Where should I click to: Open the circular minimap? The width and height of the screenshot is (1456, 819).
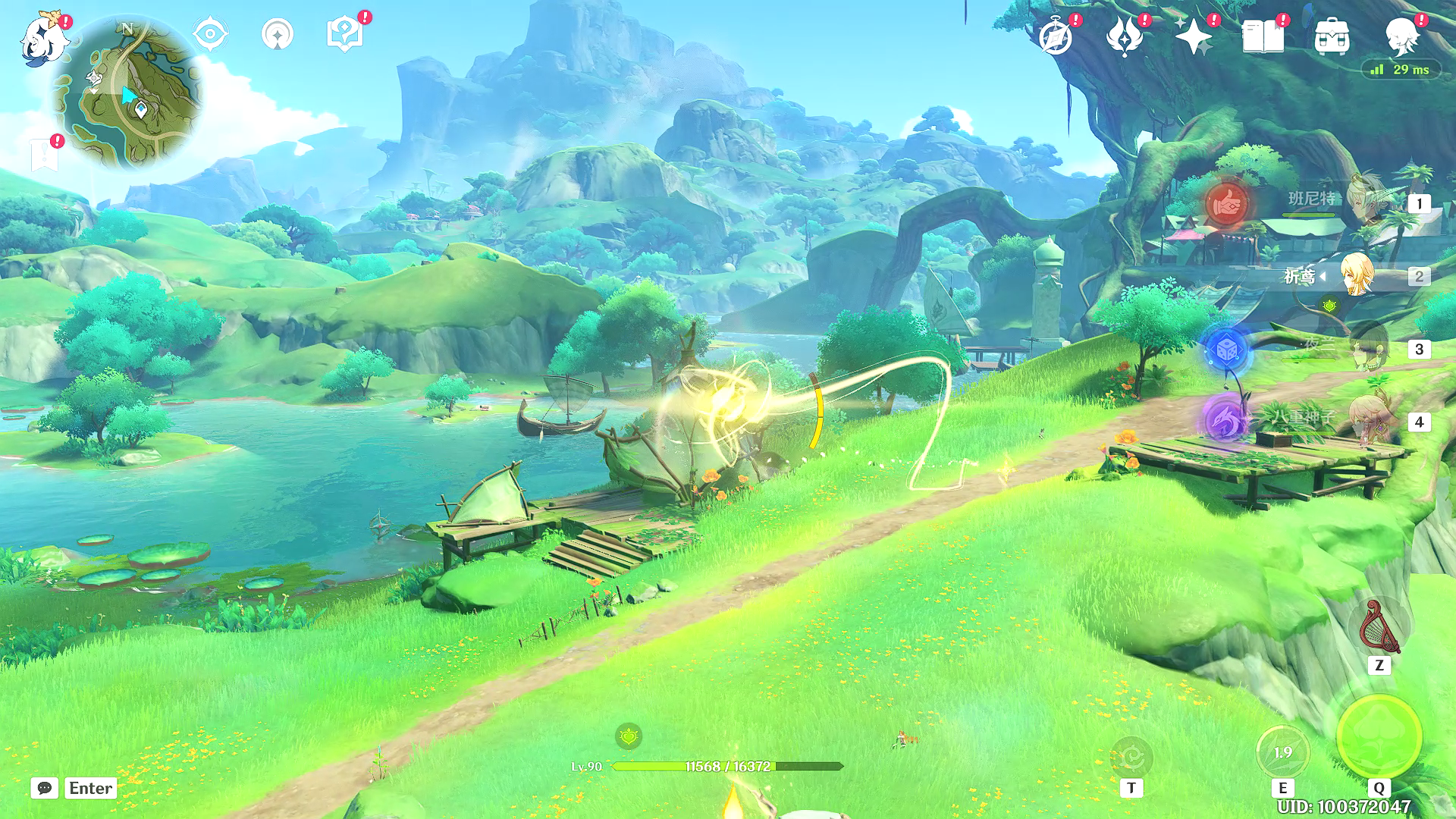(127, 93)
